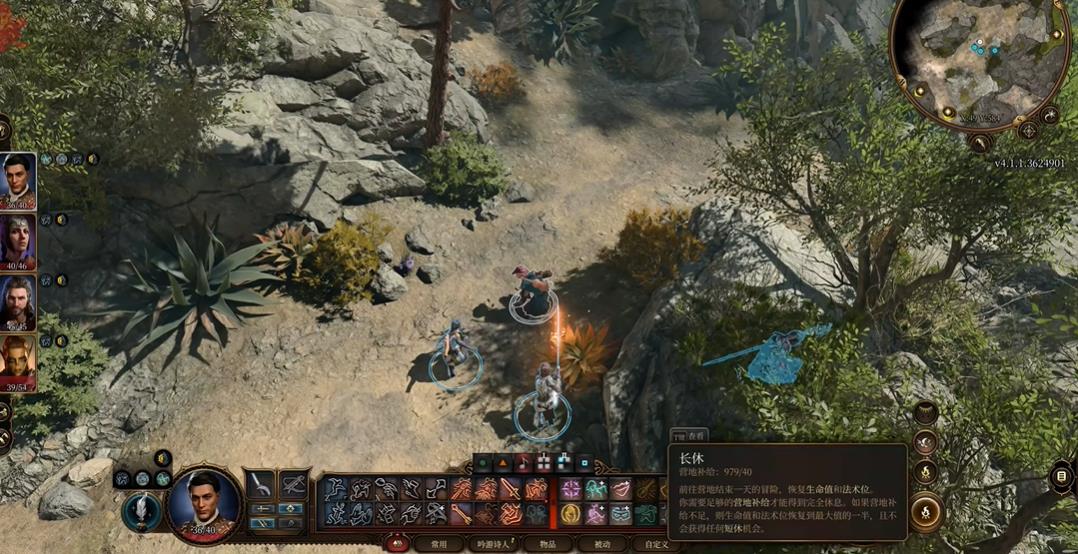Activate the red arrow ranged attack ability

tap(460, 513)
